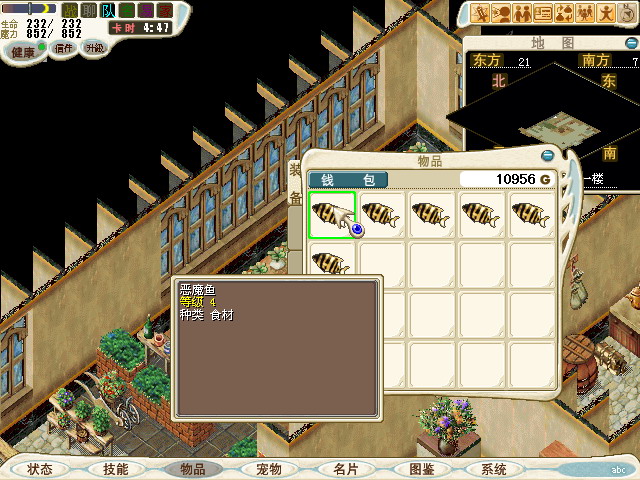The image size is (640, 480).
Task: Open the 系统 system menu
Action: point(493,468)
